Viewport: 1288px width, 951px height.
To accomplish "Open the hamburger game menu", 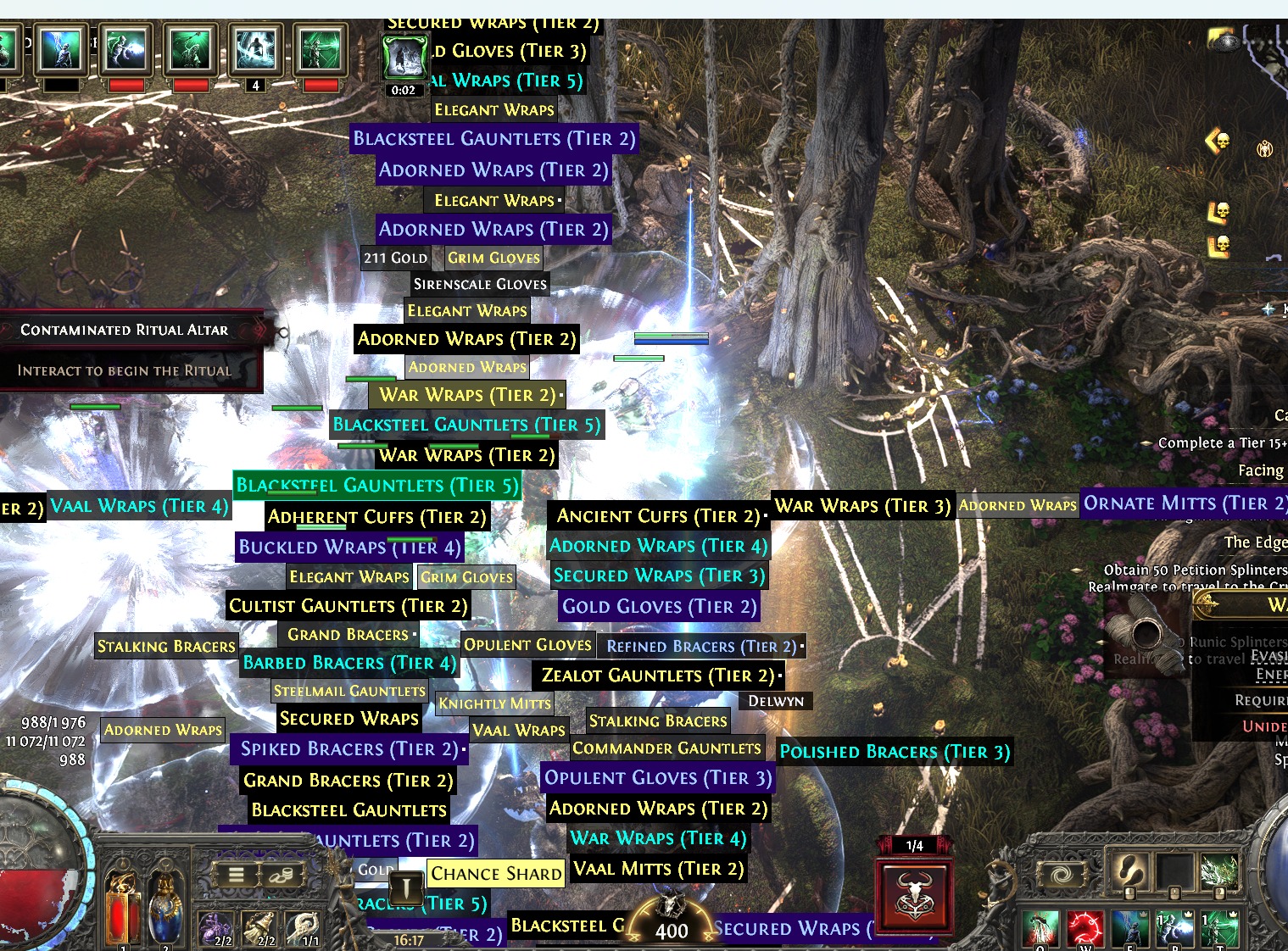I will (x=236, y=876).
